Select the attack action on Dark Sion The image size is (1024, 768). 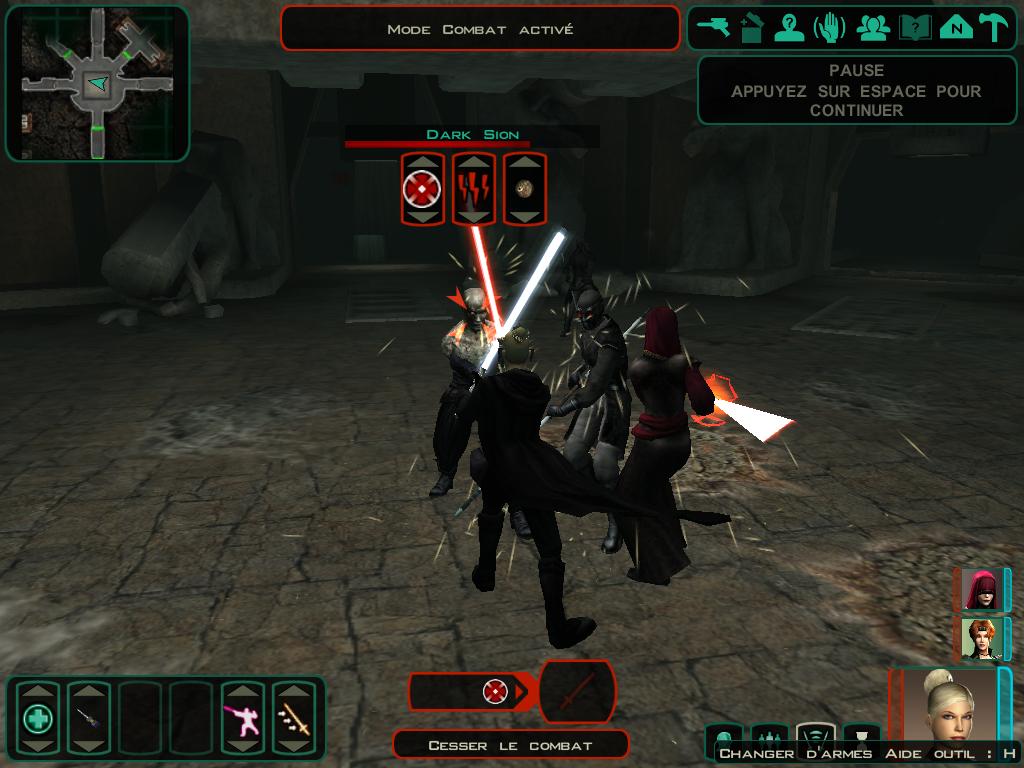tap(422, 189)
